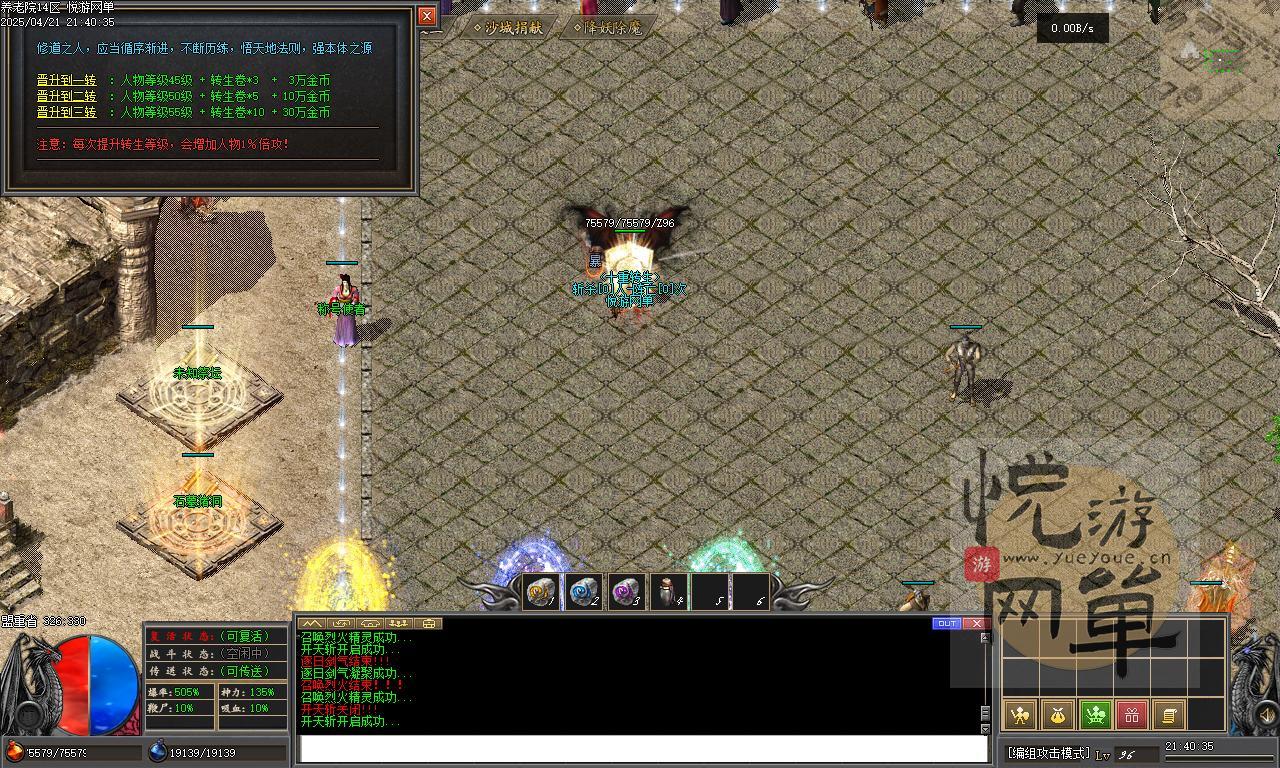Image resolution: width=1280 pixels, height=768 pixels.
Task: Toggle the sound speaker button
Action: tap(1265, 714)
